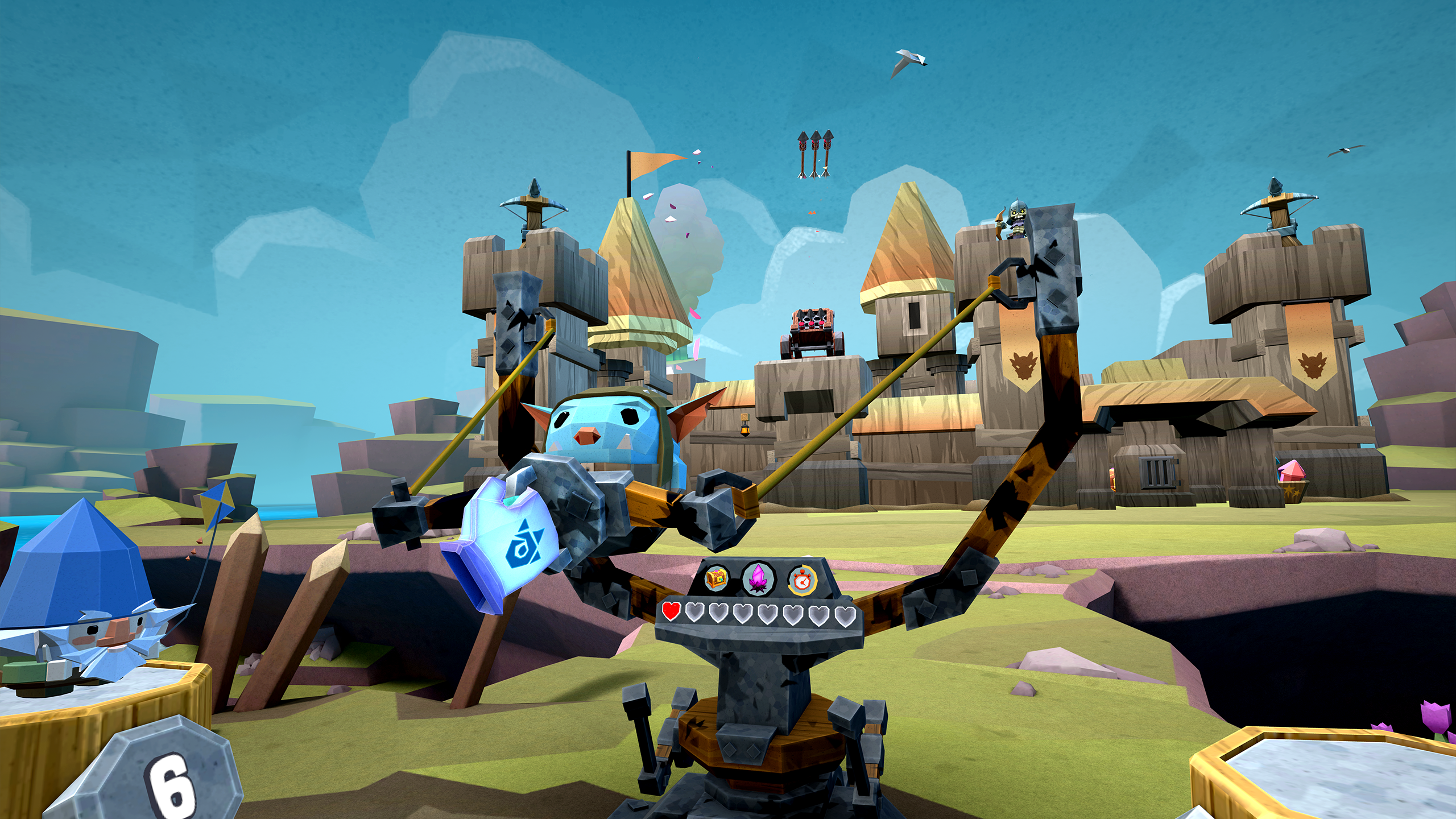Select the pink crystal objective icon
Image resolution: width=1456 pixels, height=819 pixels.
[x=759, y=579]
